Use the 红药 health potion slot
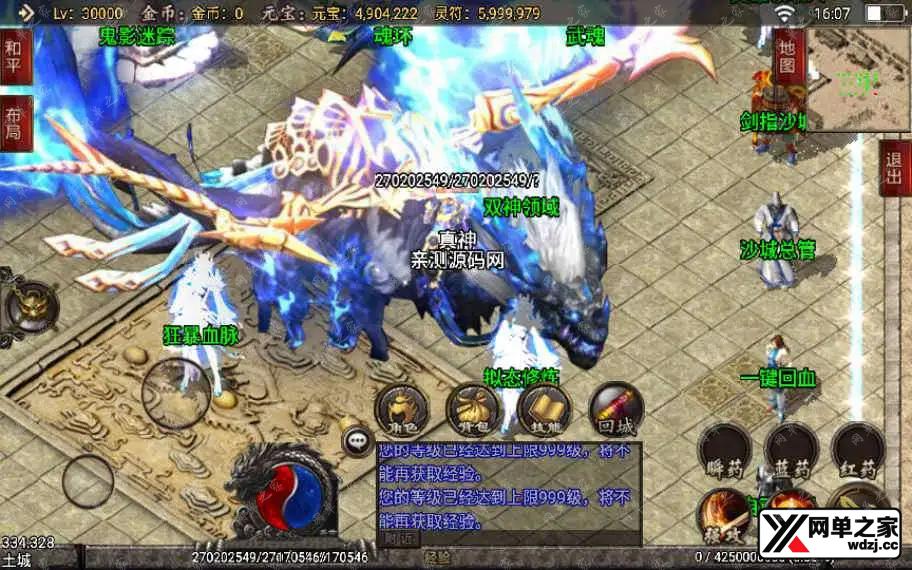Viewport: 912px width, 570px height. coord(858,449)
